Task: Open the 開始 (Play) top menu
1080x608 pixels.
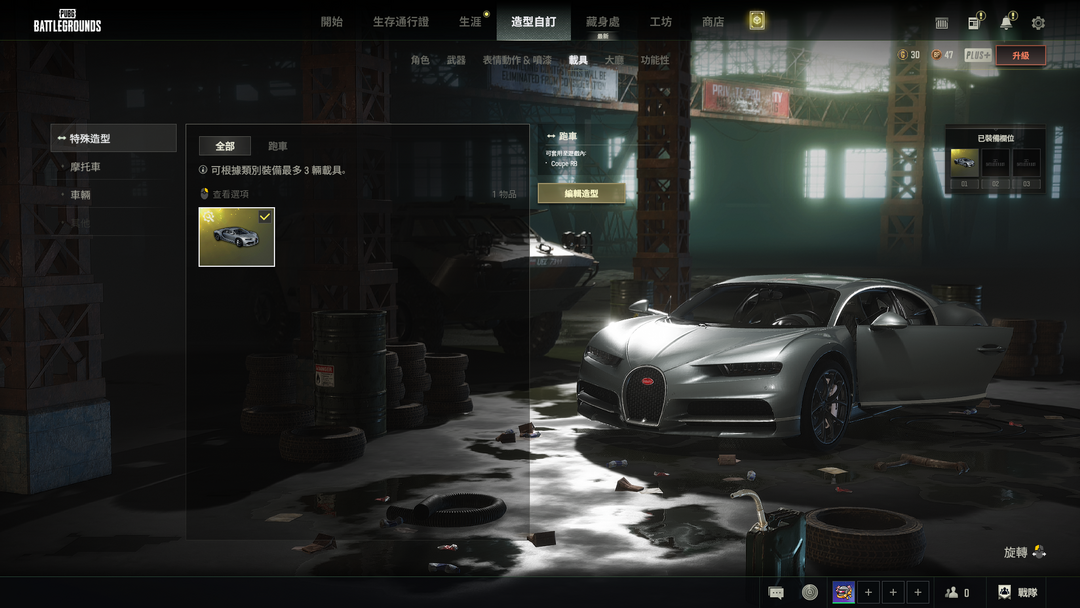Action: coord(331,22)
